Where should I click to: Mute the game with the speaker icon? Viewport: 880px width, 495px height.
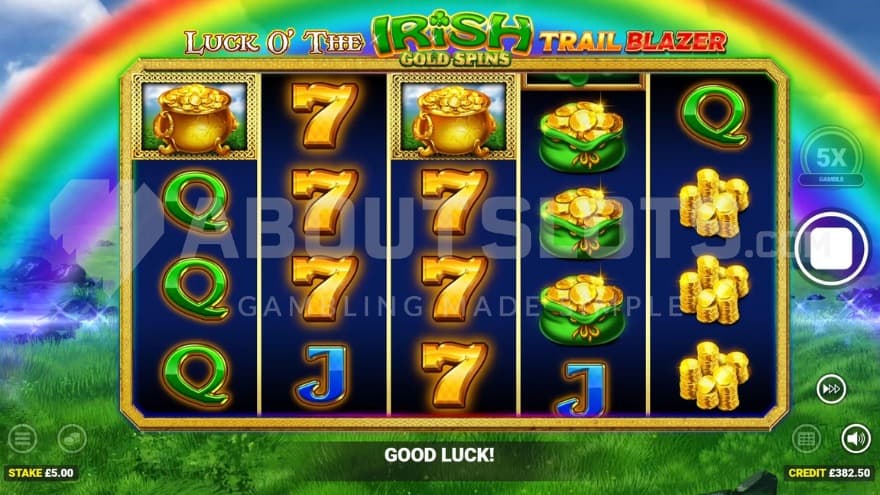click(855, 438)
